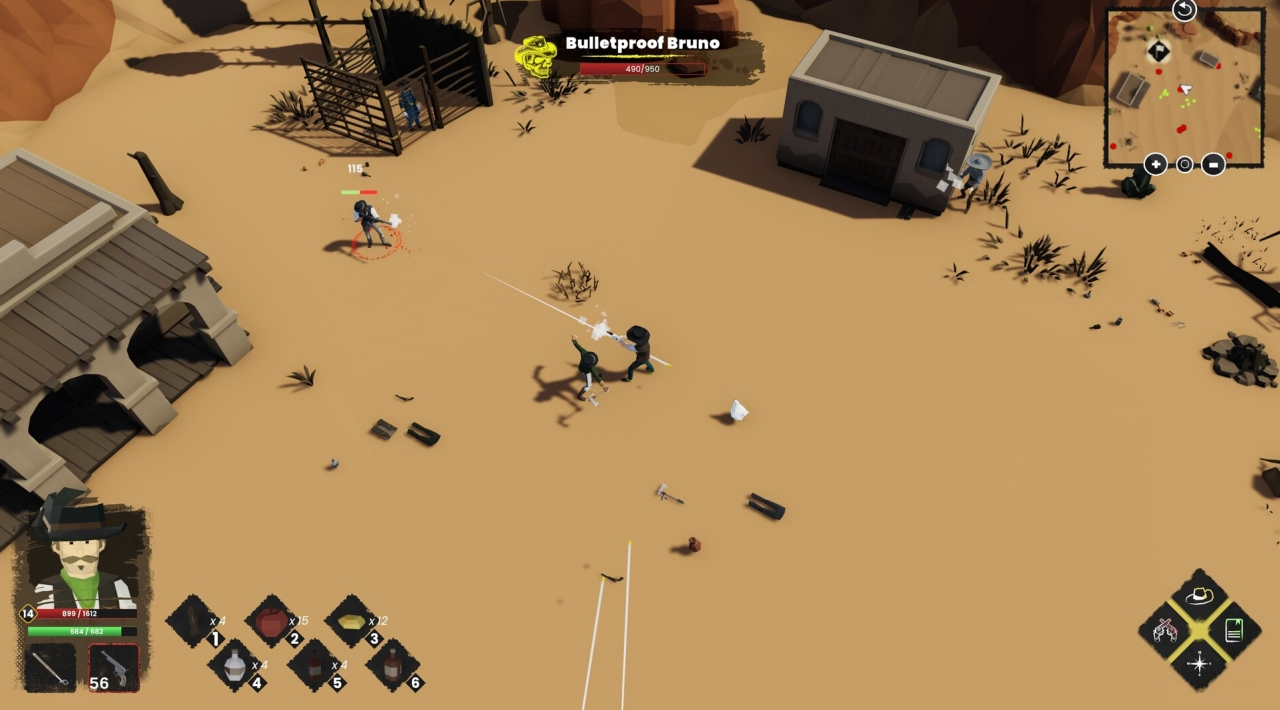The width and height of the screenshot is (1280, 710).
Task: Switch to the melee weapon slot
Action: (49, 667)
